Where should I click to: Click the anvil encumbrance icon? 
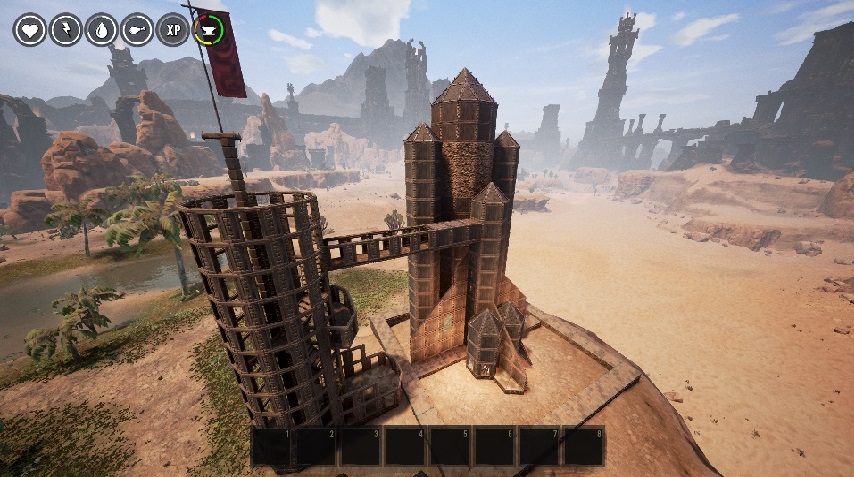click(x=209, y=29)
